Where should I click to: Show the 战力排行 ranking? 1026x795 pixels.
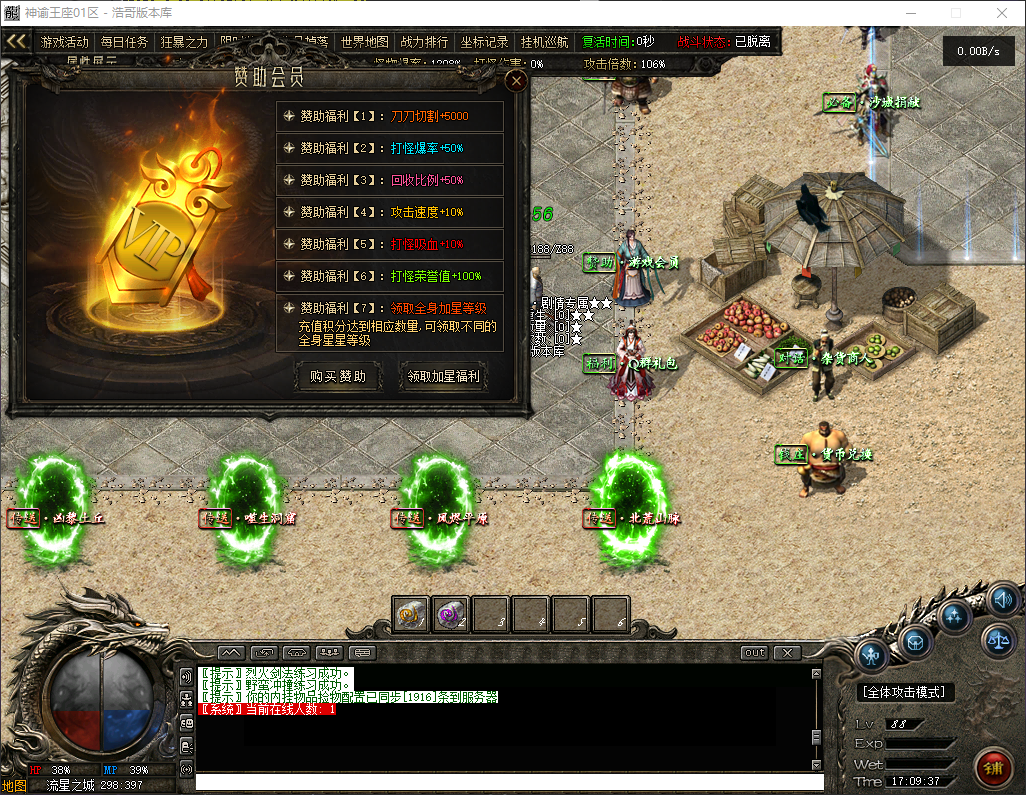pos(424,42)
